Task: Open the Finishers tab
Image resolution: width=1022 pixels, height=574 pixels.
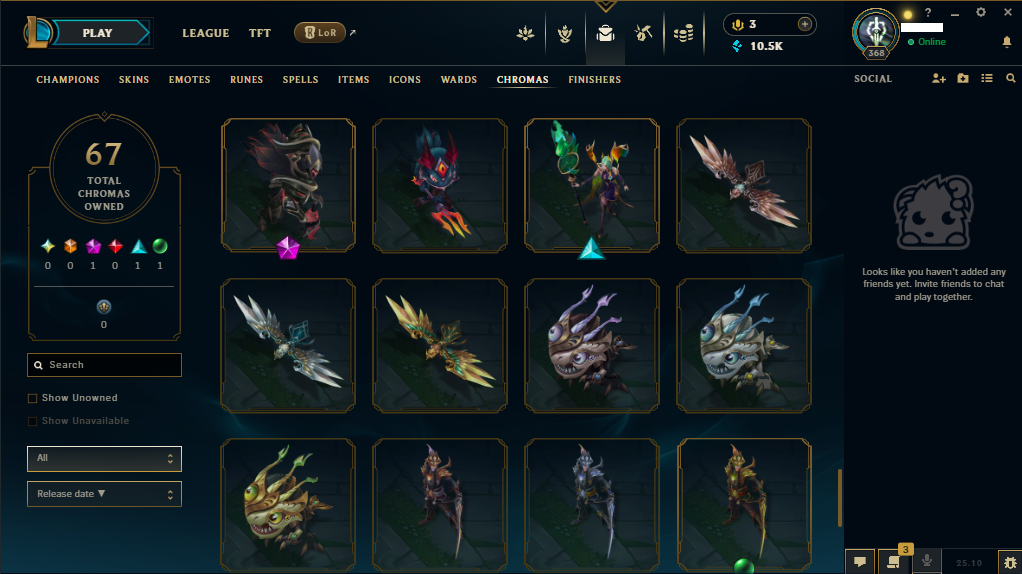Action: 595,80
